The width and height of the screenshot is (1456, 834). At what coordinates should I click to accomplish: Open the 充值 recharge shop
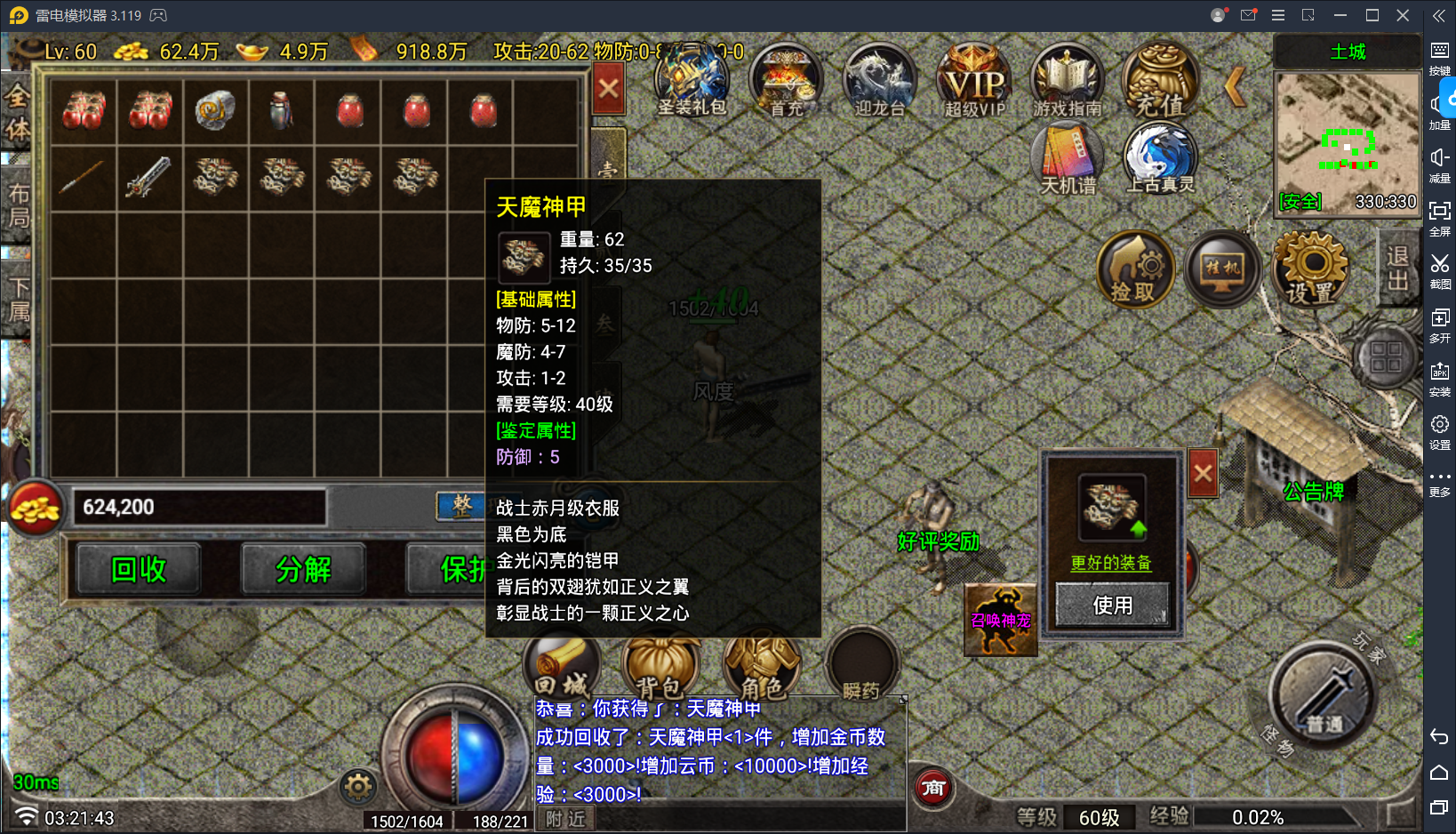(x=1160, y=80)
